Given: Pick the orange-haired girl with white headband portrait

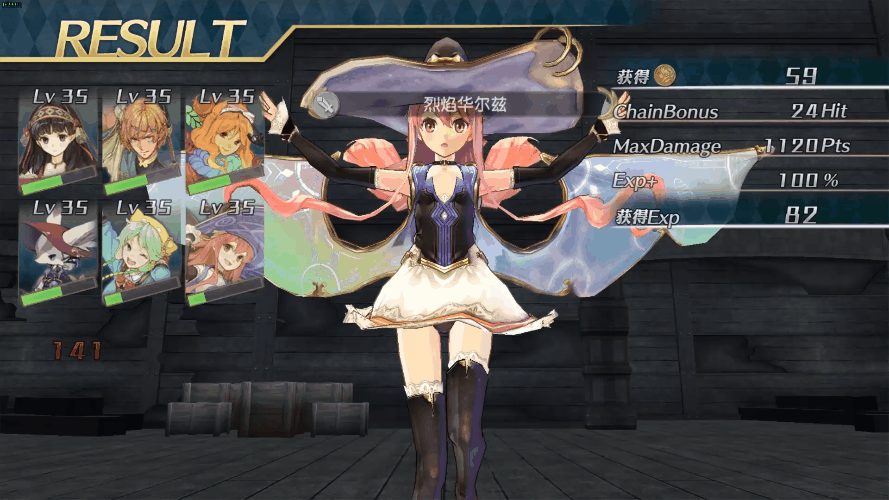Looking at the screenshot, I should pyautogui.click(x=225, y=140).
